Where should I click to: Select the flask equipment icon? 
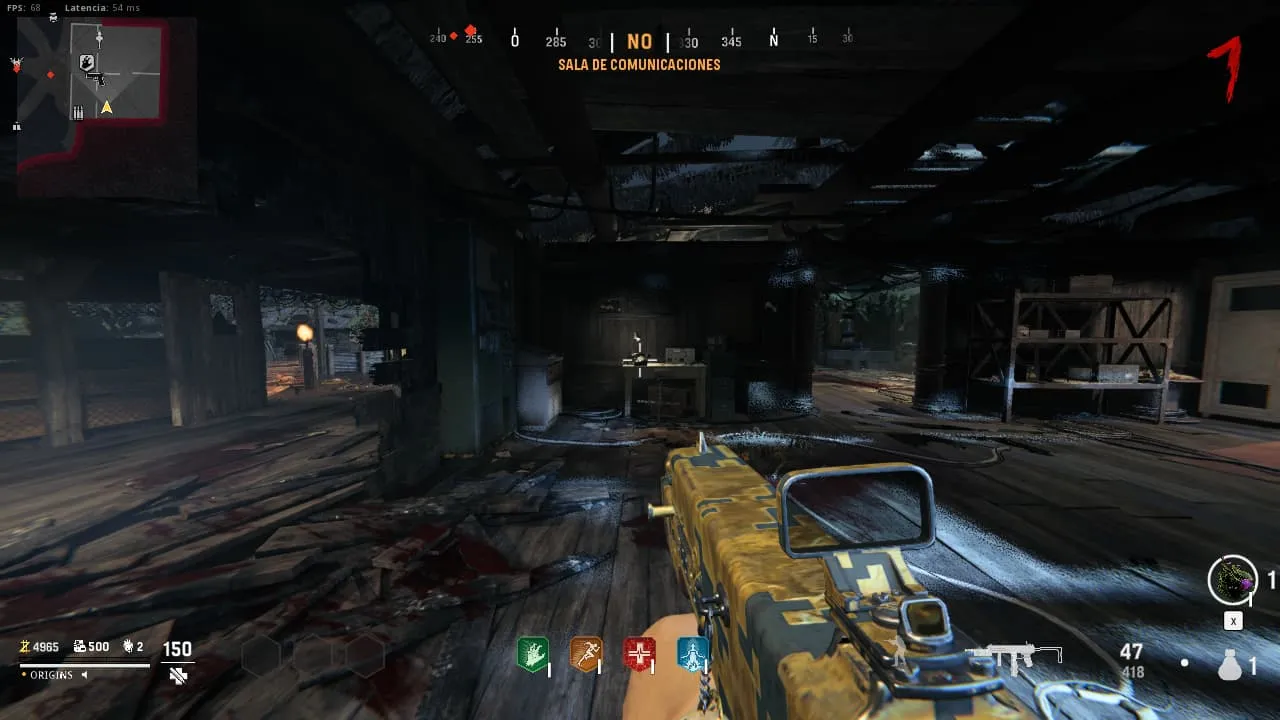(x=1228, y=665)
